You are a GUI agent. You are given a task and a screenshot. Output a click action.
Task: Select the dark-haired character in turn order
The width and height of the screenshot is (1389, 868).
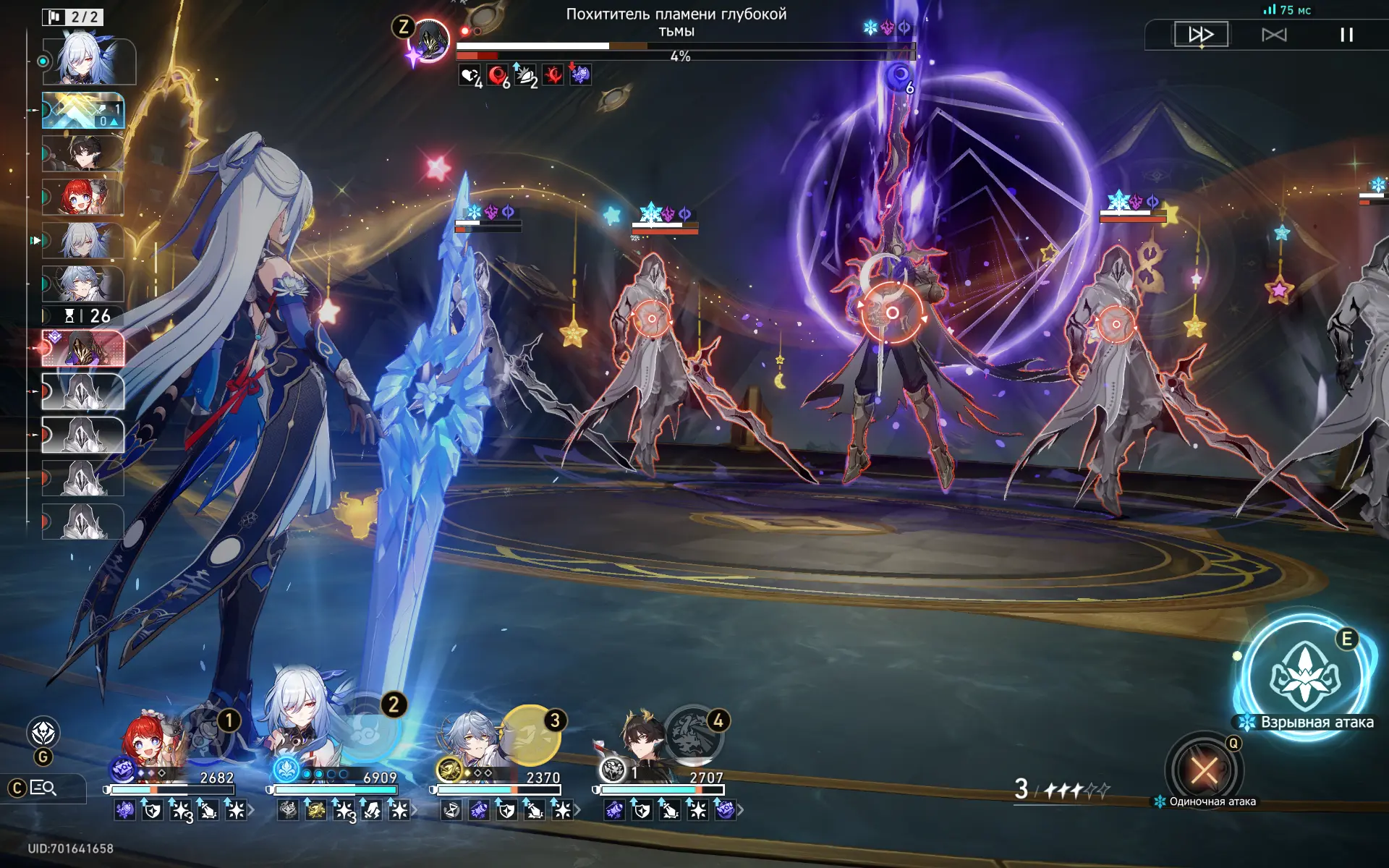pyautogui.click(x=83, y=153)
